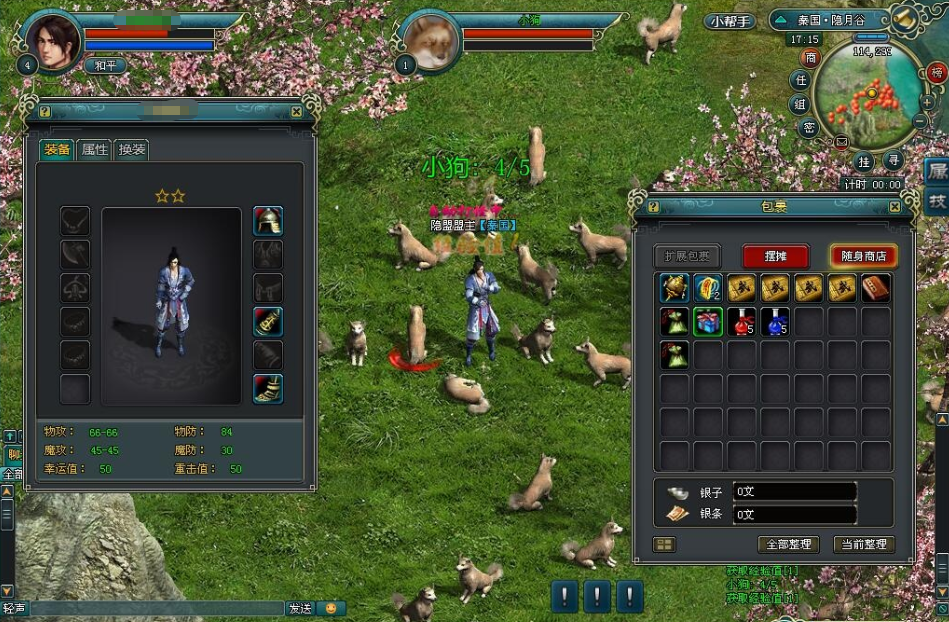Close the 包裹 inventory window
Screen dimensions: 949x622
coord(895,207)
